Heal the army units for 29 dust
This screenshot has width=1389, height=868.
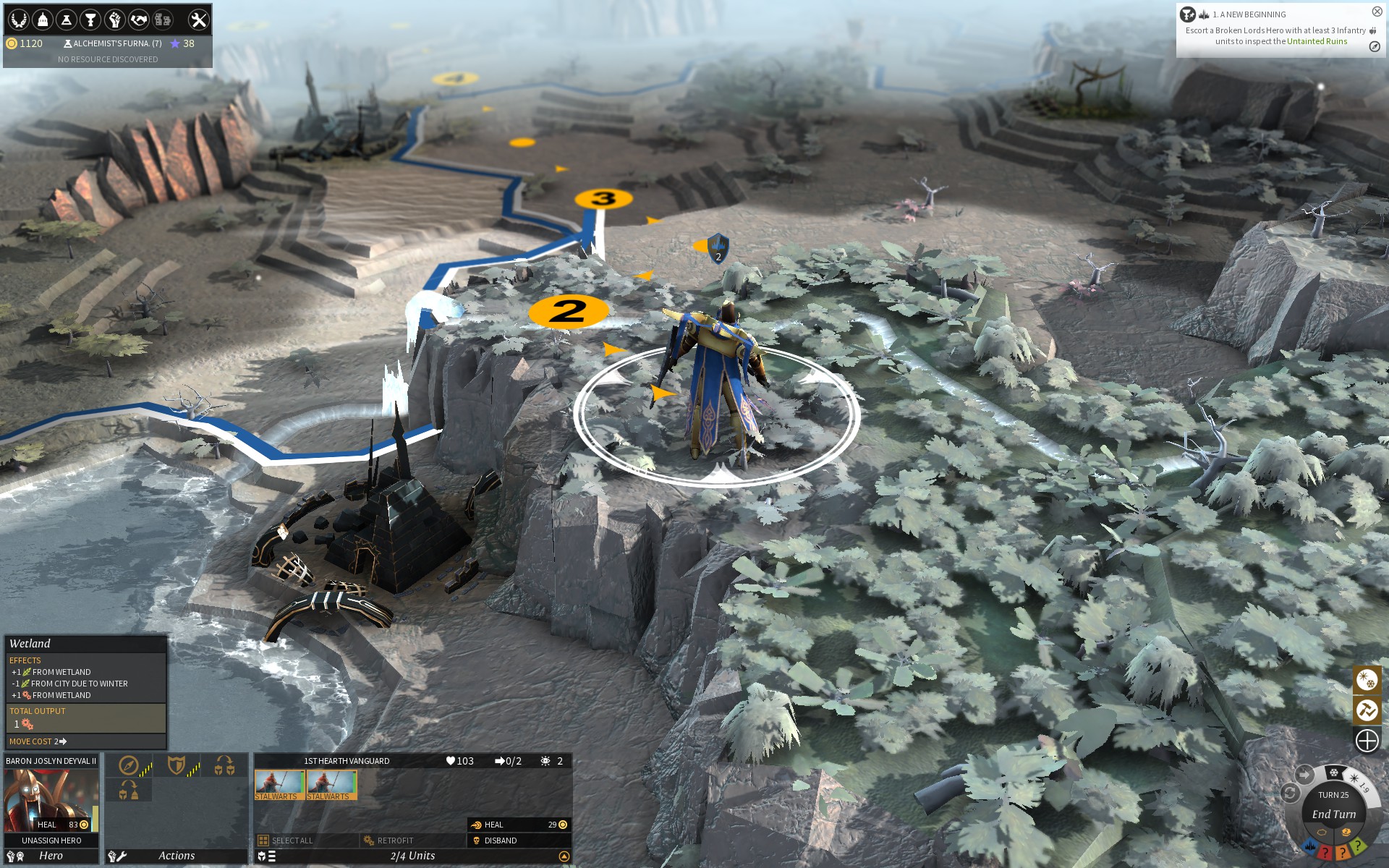(518, 825)
